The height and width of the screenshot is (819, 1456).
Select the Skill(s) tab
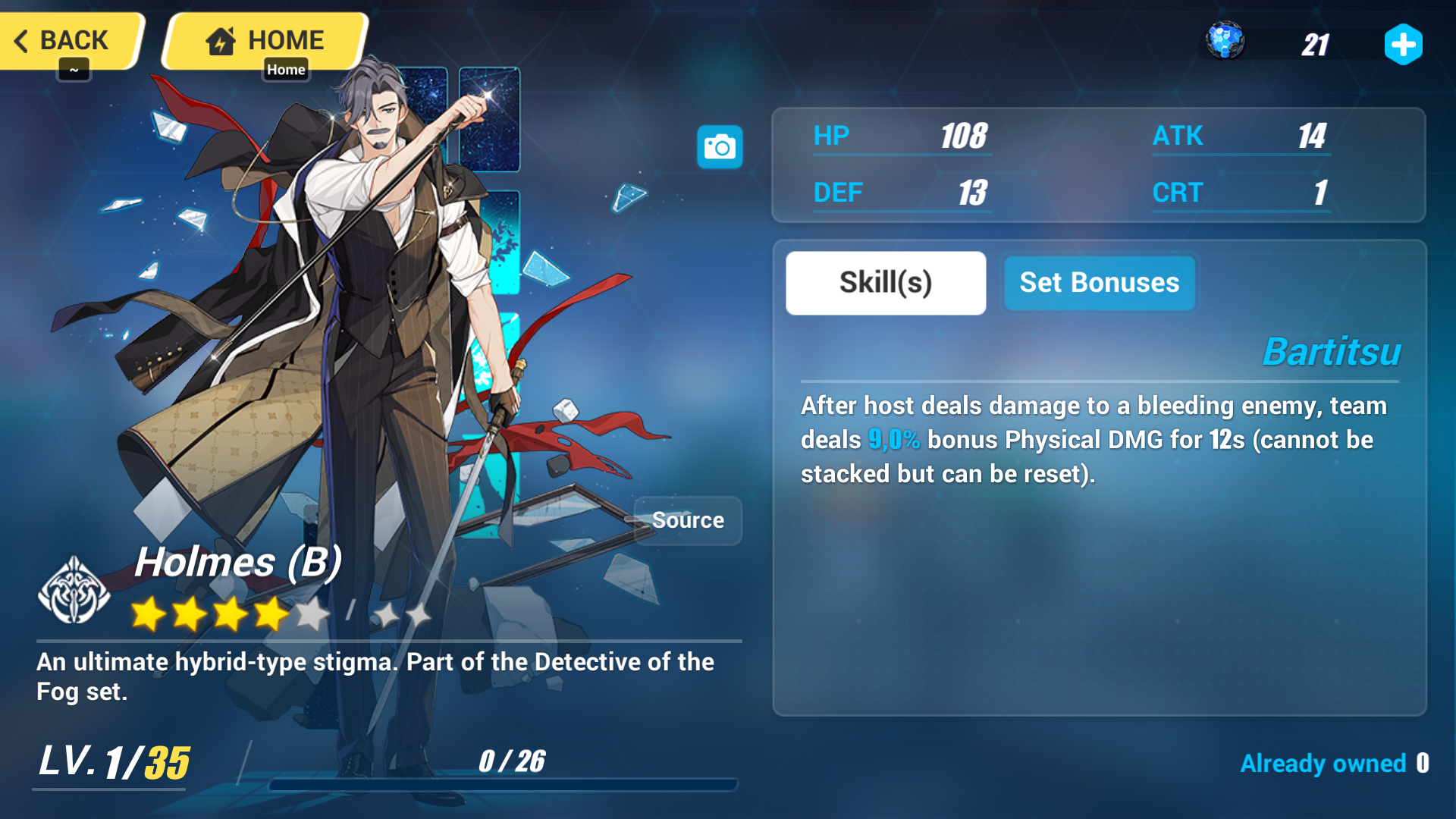point(884,282)
